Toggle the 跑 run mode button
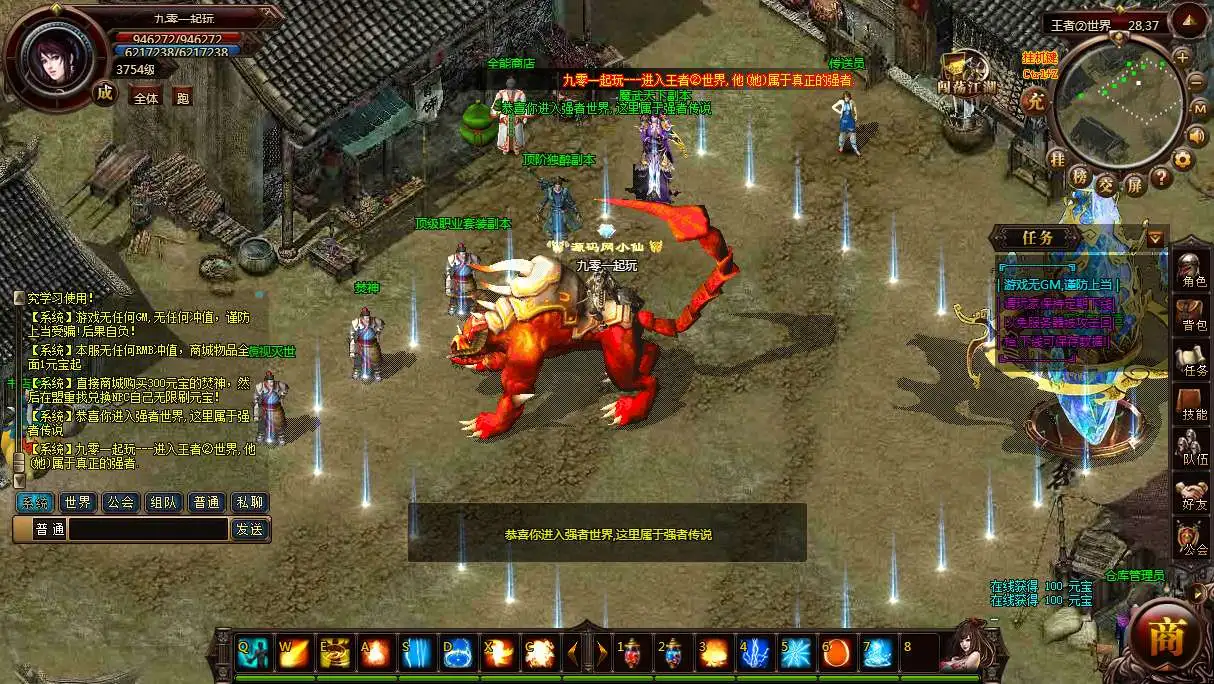The width and height of the screenshot is (1214, 684). pyautogui.click(x=182, y=98)
